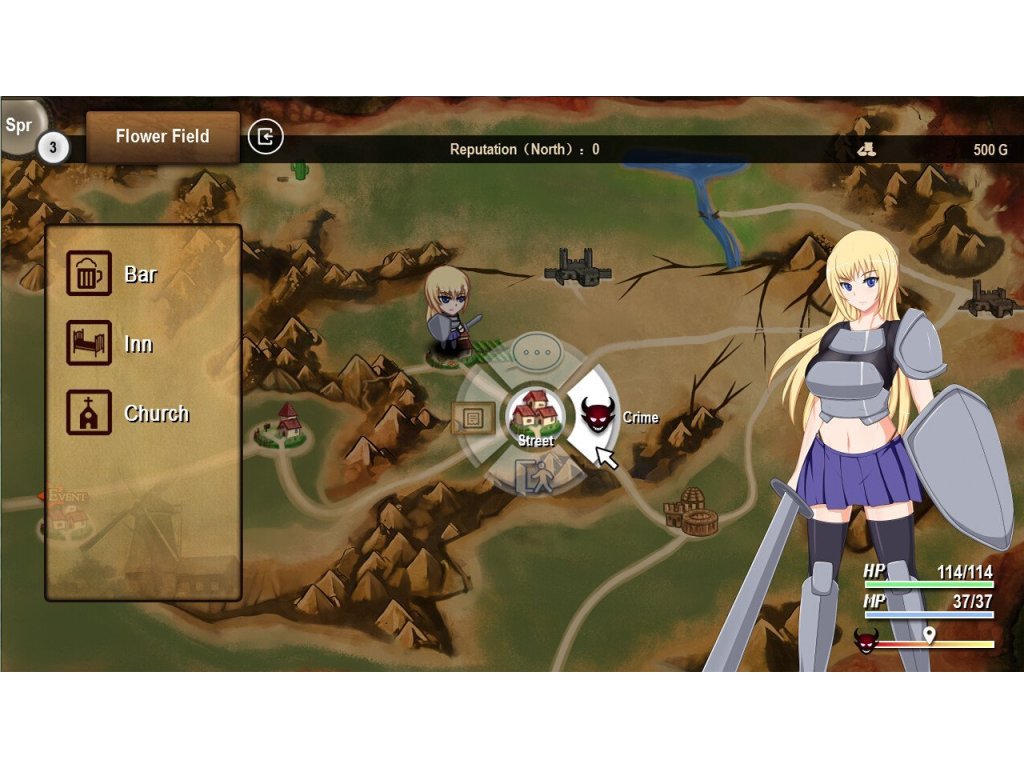Screen dimensions: 1024x768
Task: Click the exit arrow icon beside Flower Field
Action: pyautogui.click(x=266, y=137)
